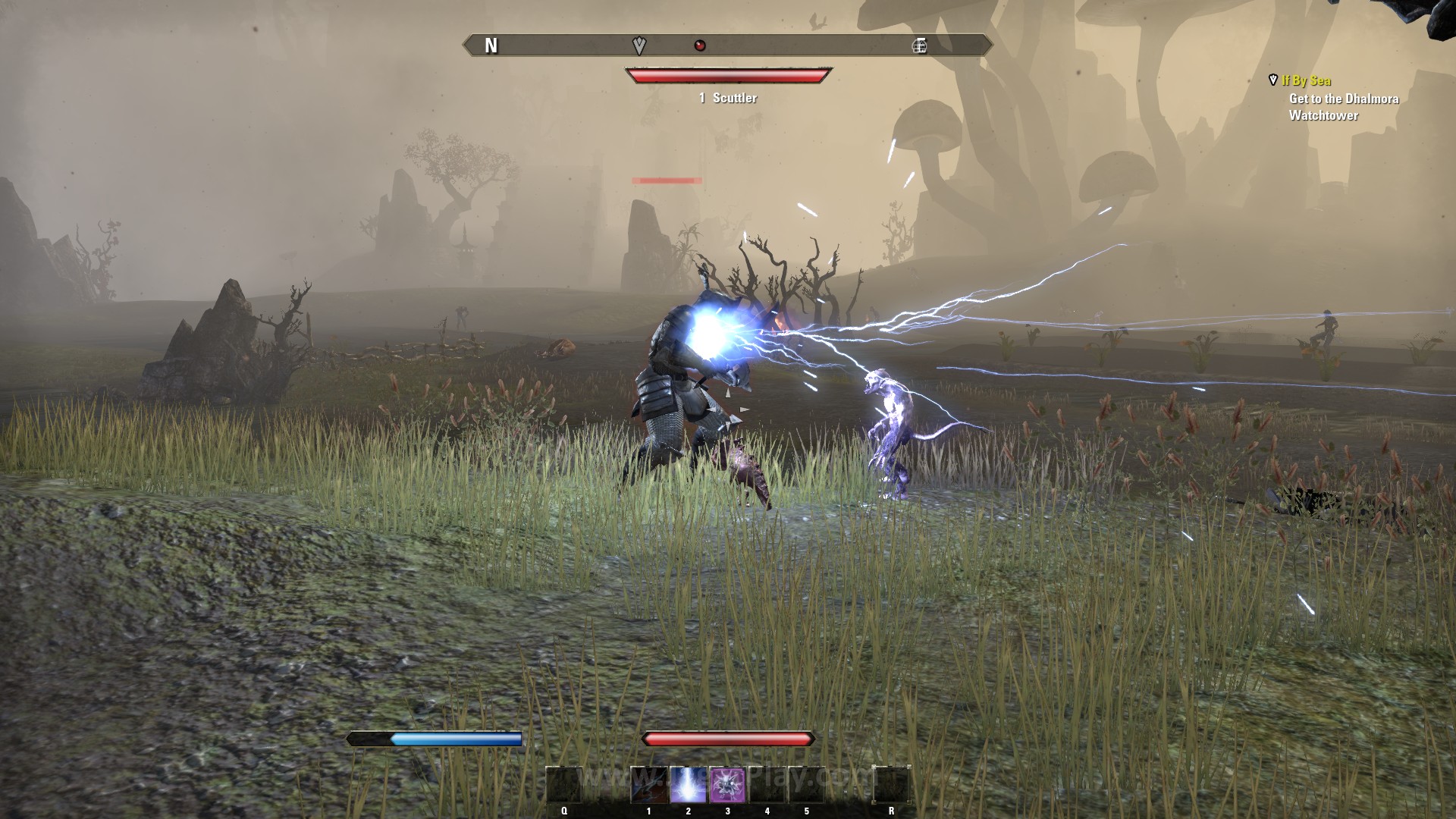Click the quest arrow marker on the compass

639,45
